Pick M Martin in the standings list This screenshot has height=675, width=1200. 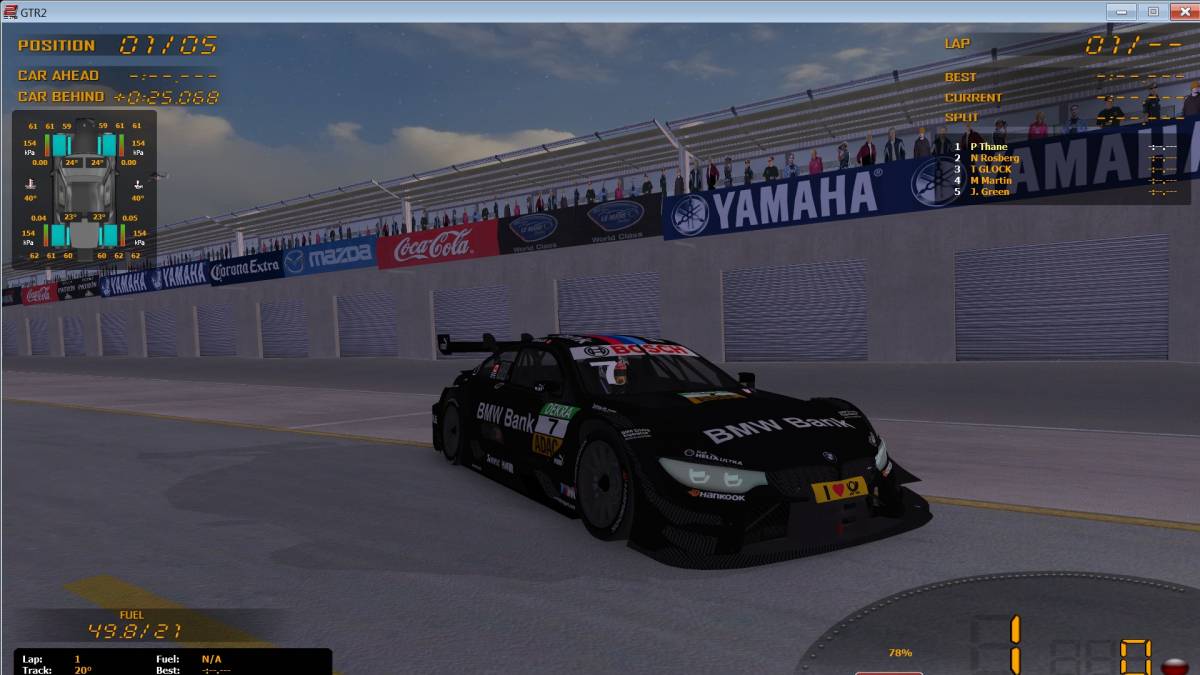(990, 180)
